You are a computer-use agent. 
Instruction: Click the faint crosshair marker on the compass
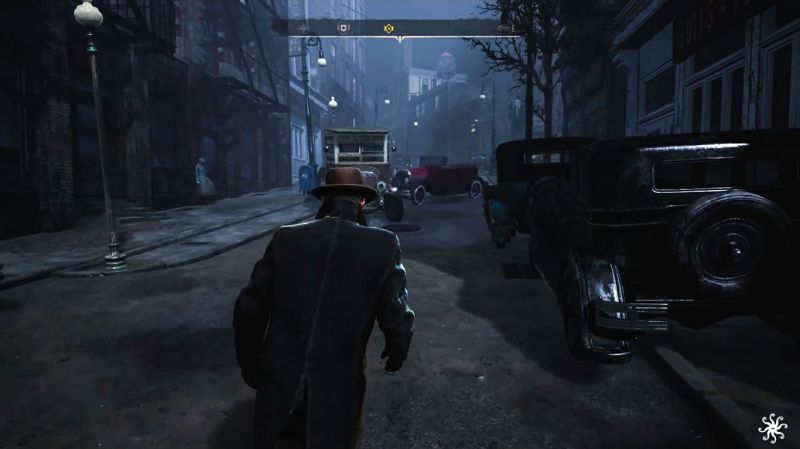pos(303,28)
